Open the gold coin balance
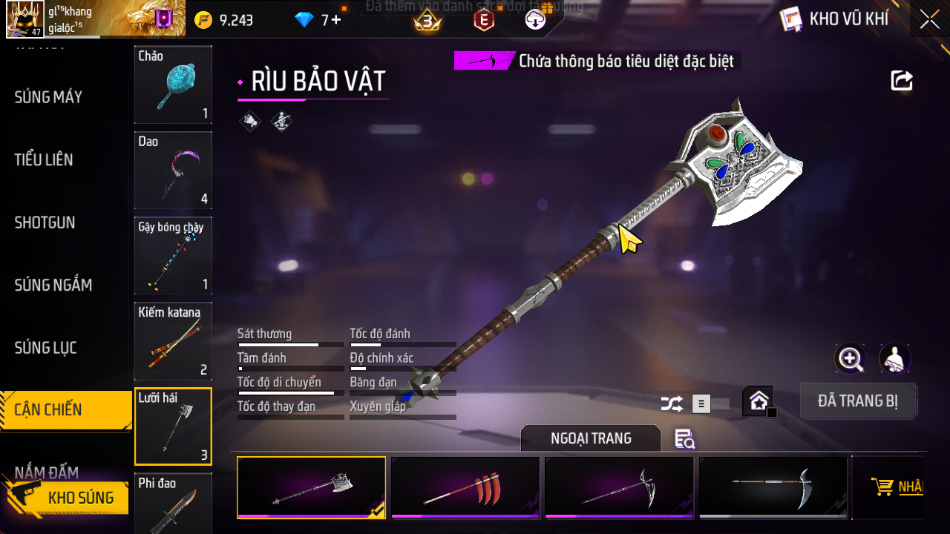The height and width of the screenshot is (534, 950). 225,20
